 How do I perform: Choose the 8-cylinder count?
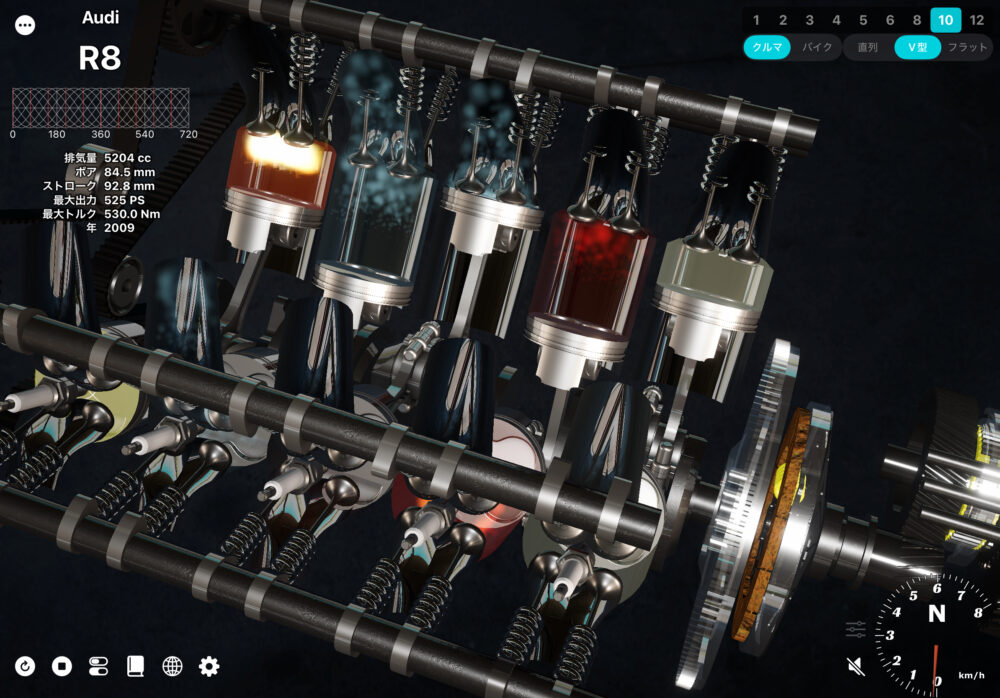[x=917, y=20]
